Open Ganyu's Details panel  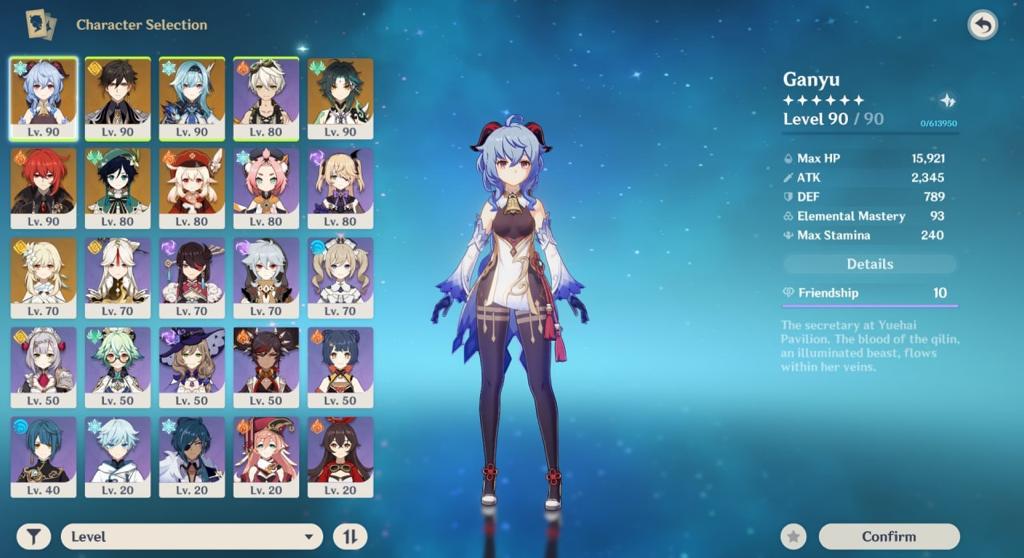click(x=869, y=264)
